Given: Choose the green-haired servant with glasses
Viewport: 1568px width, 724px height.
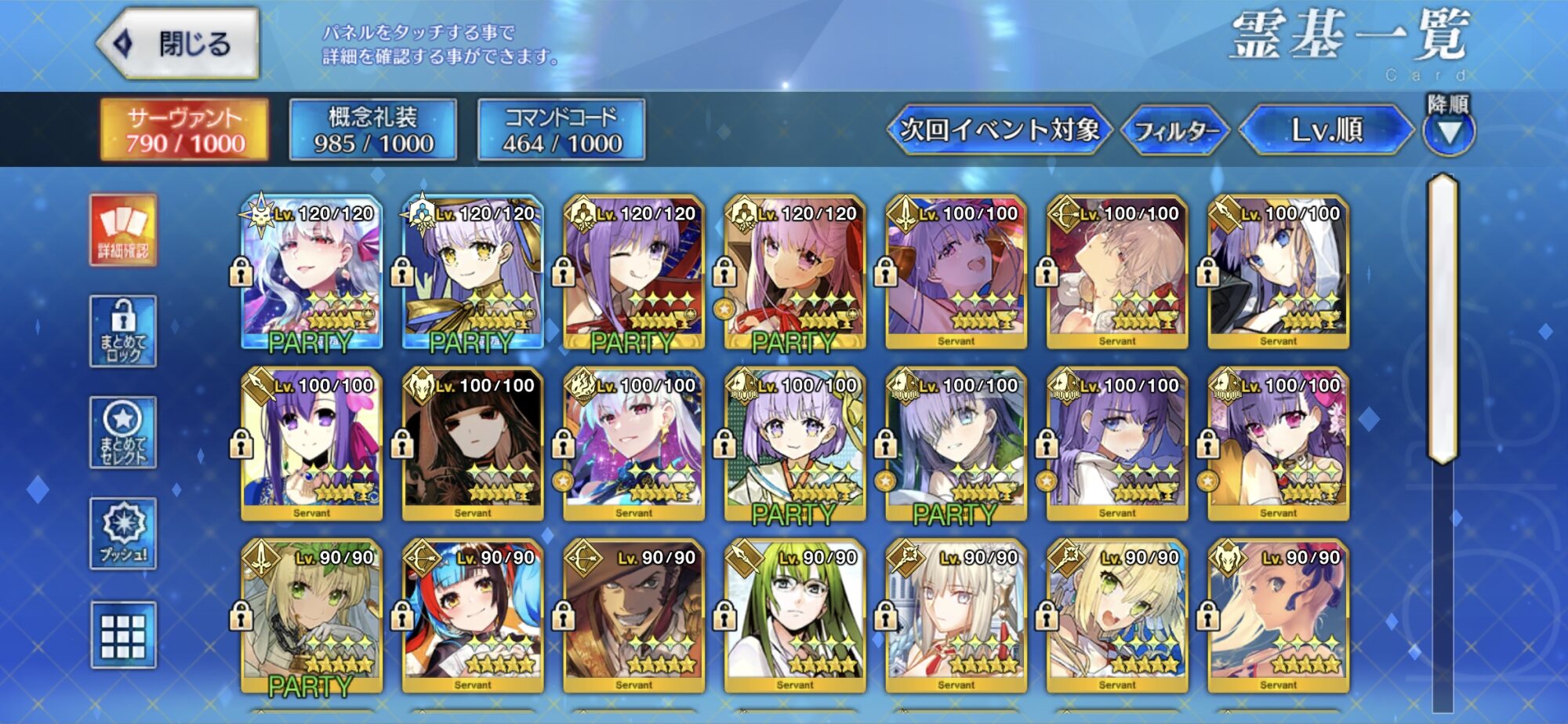Looking at the screenshot, I should [794, 616].
